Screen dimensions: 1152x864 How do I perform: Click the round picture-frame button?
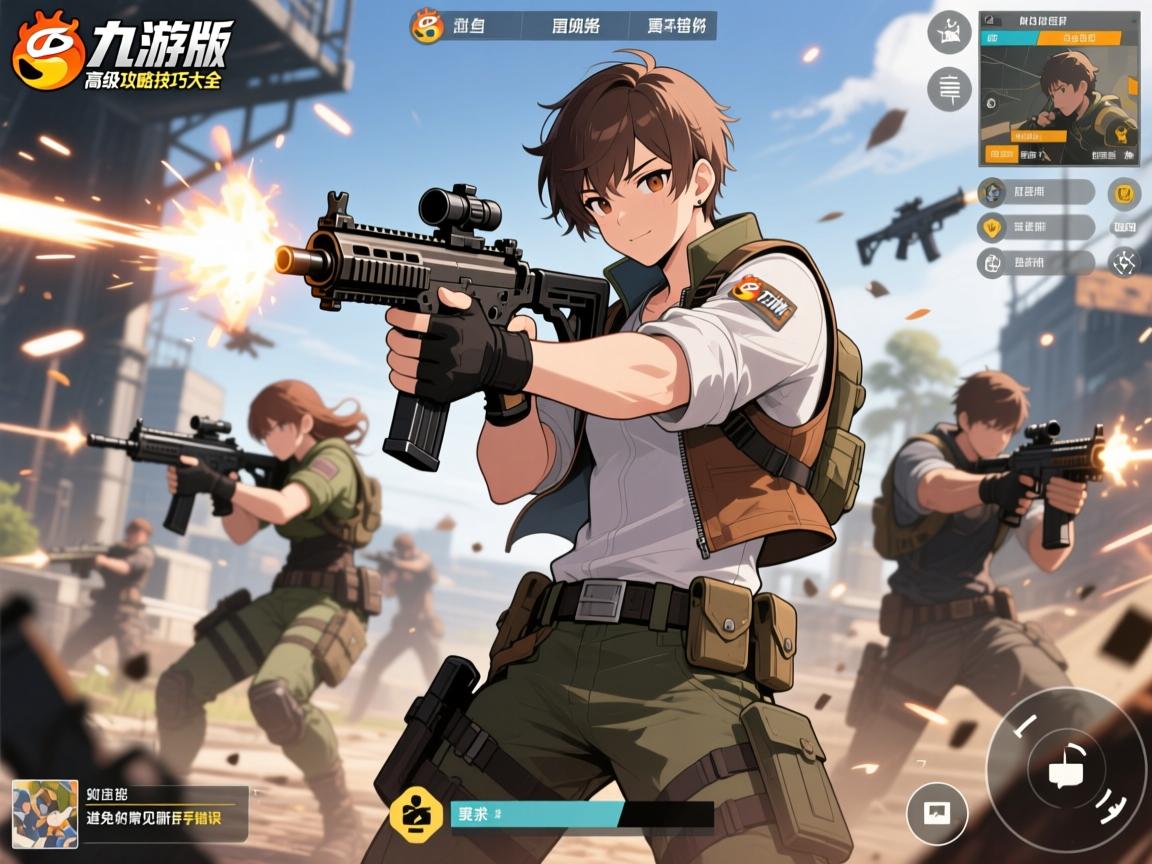(937, 812)
